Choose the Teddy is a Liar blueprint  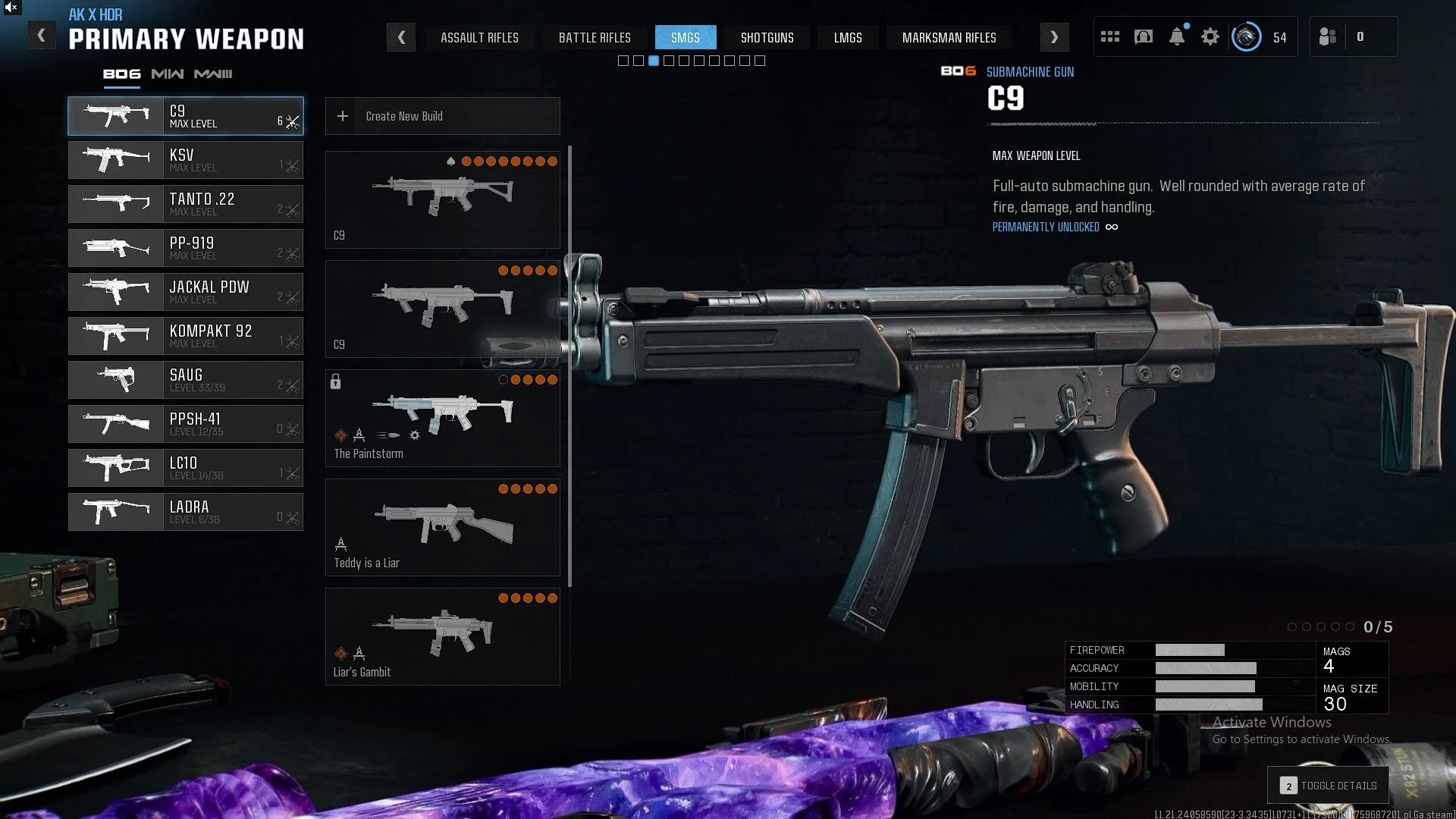click(x=442, y=527)
